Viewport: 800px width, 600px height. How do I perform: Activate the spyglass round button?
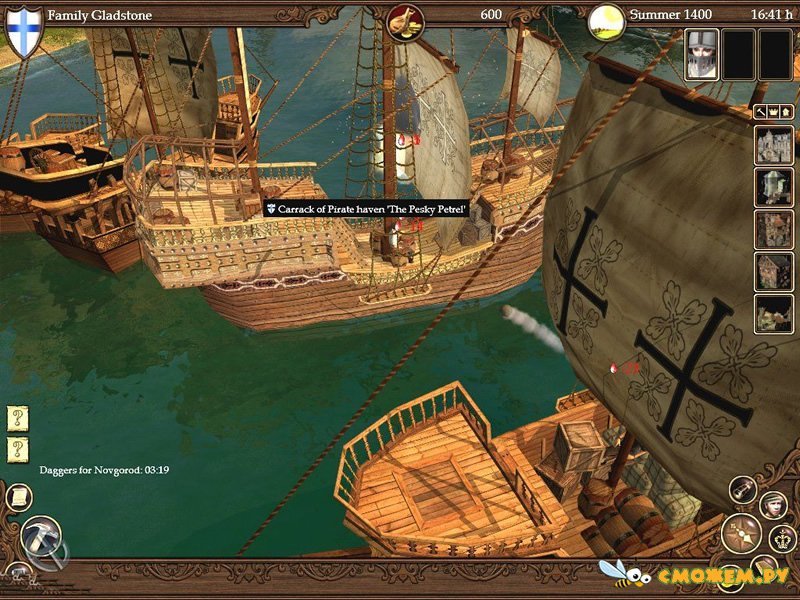tap(742, 488)
